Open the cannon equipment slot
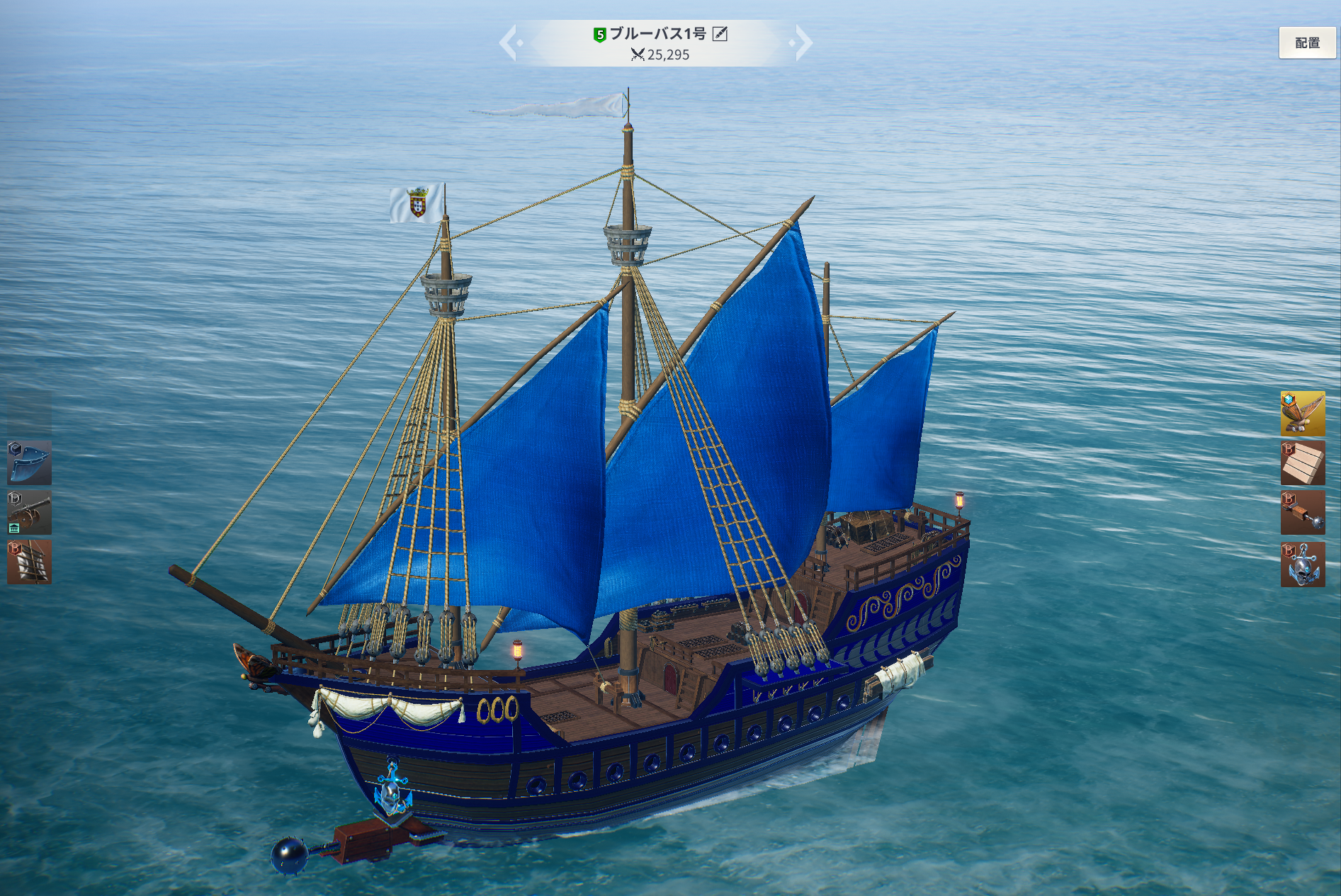The width and height of the screenshot is (1341, 896). 30,512
